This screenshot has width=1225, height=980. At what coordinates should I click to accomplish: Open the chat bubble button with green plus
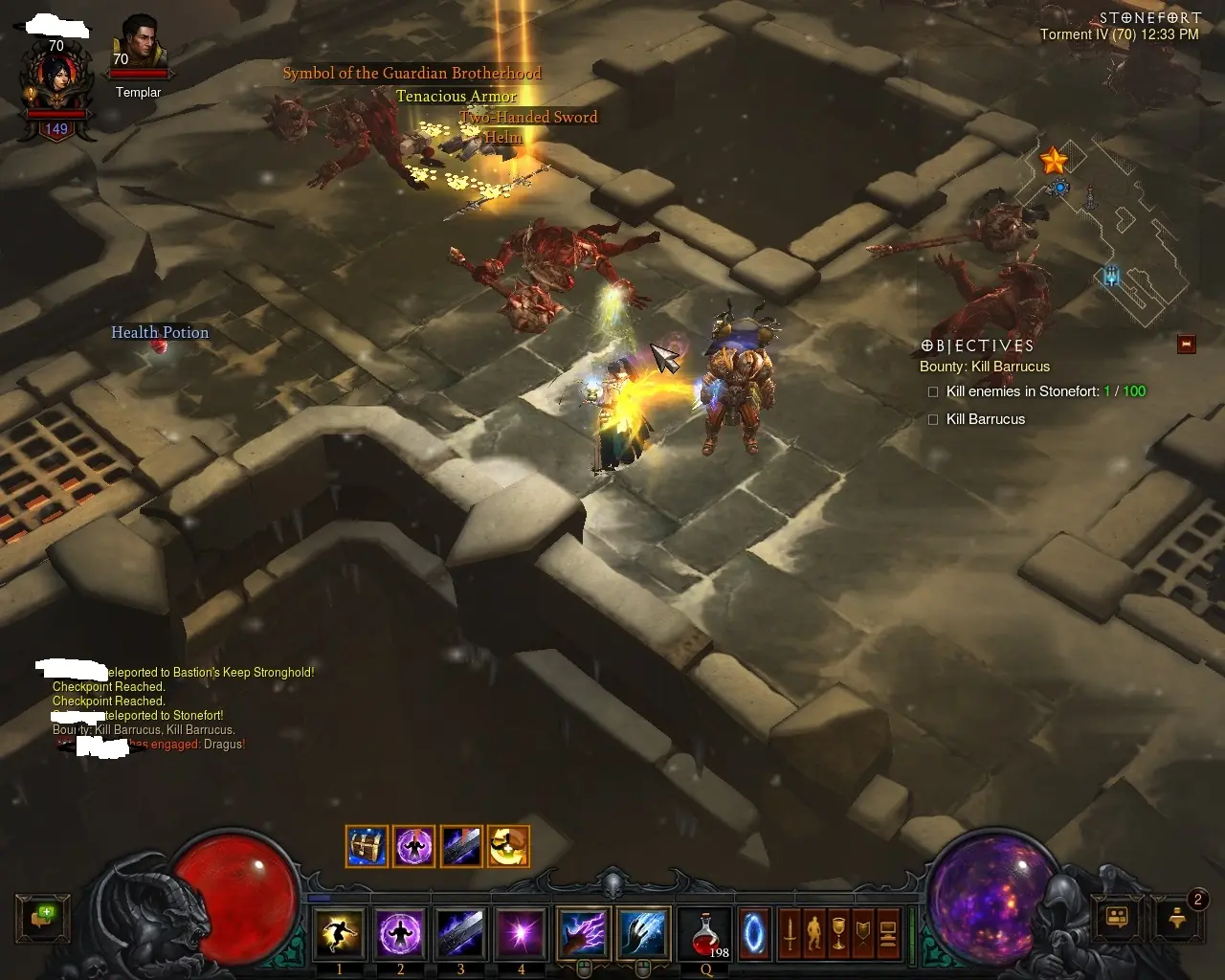coord(42,918)
